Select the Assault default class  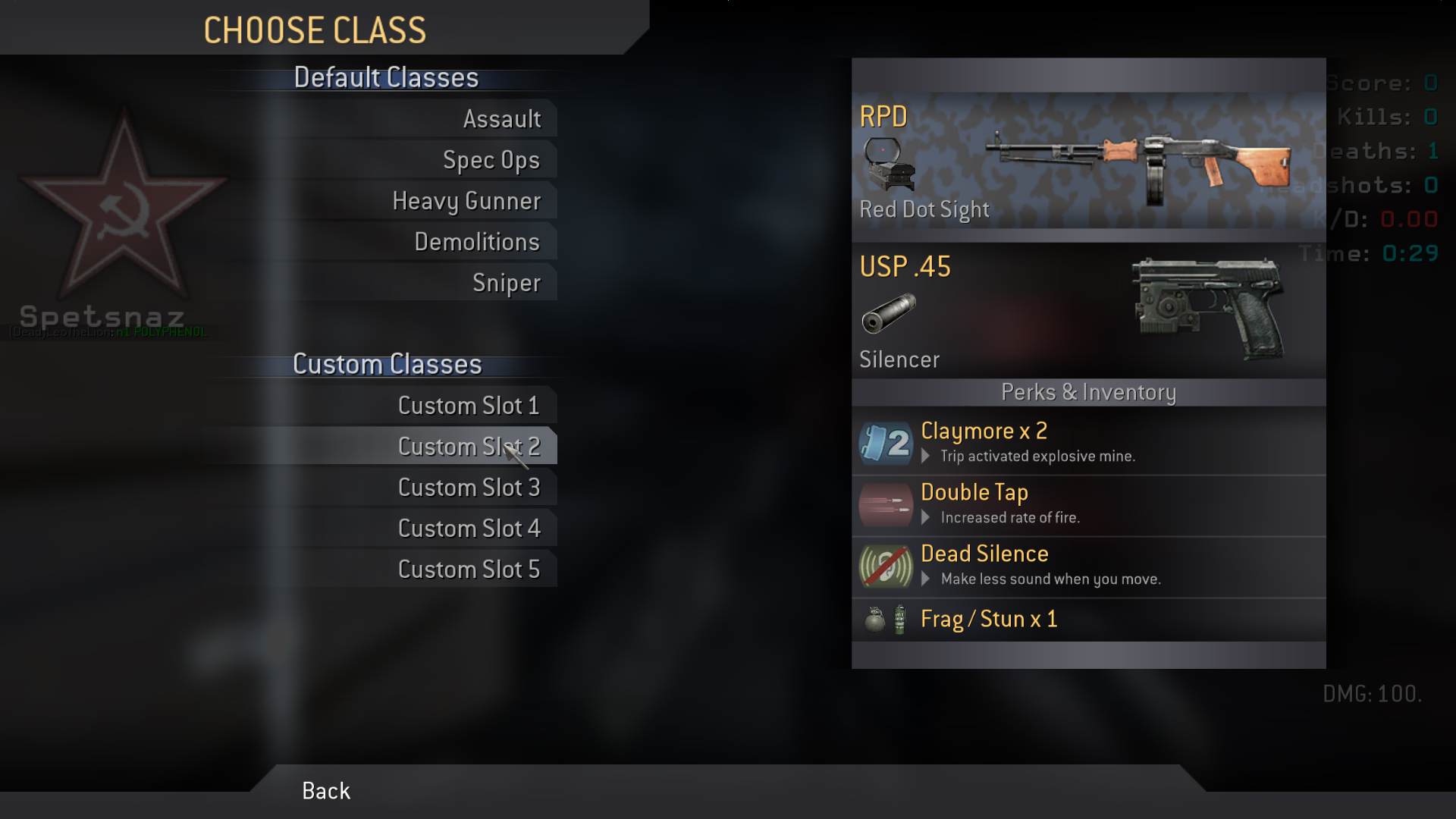click(501, 119)
